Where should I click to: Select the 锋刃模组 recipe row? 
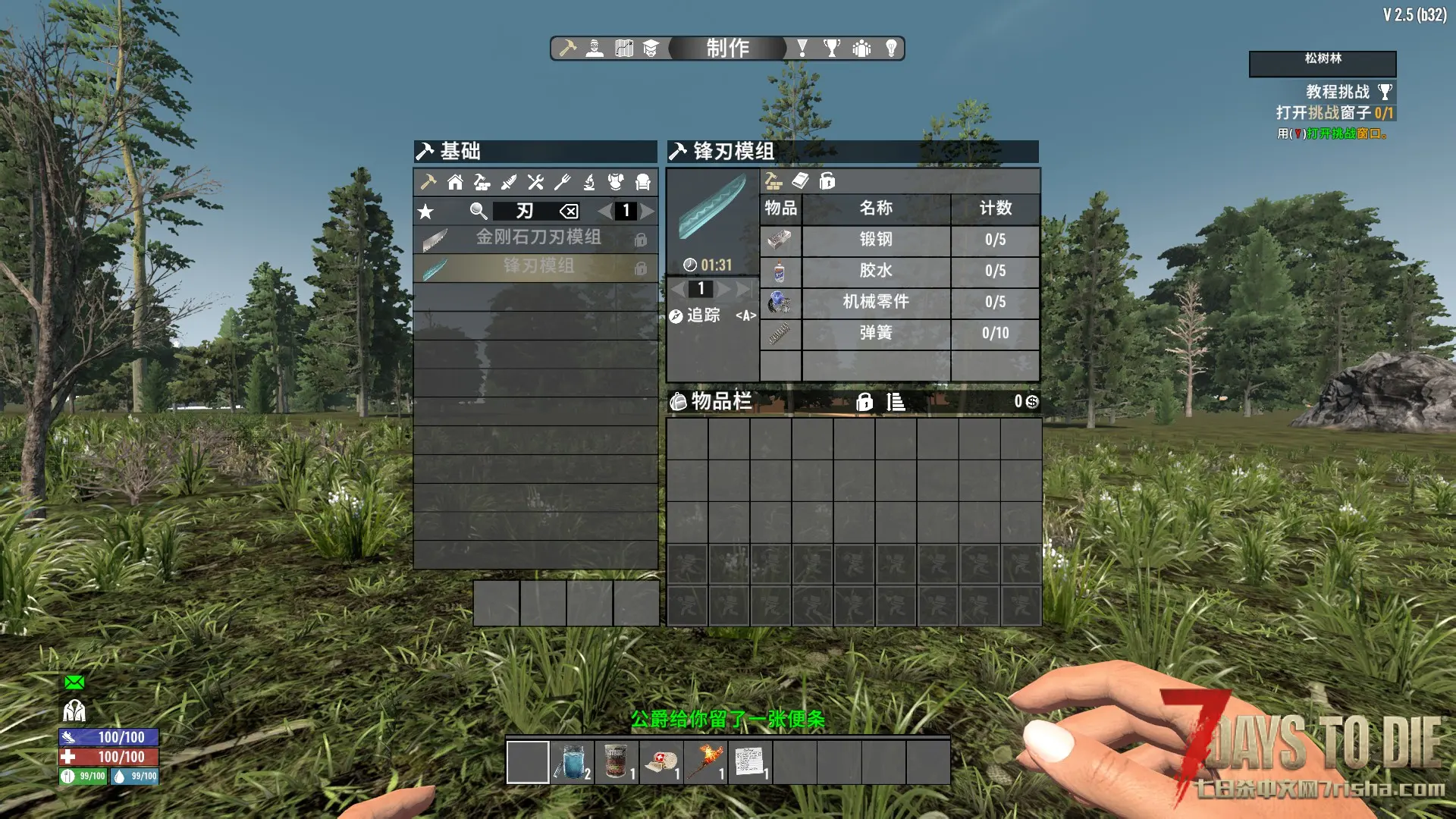[x=538, y=266]
